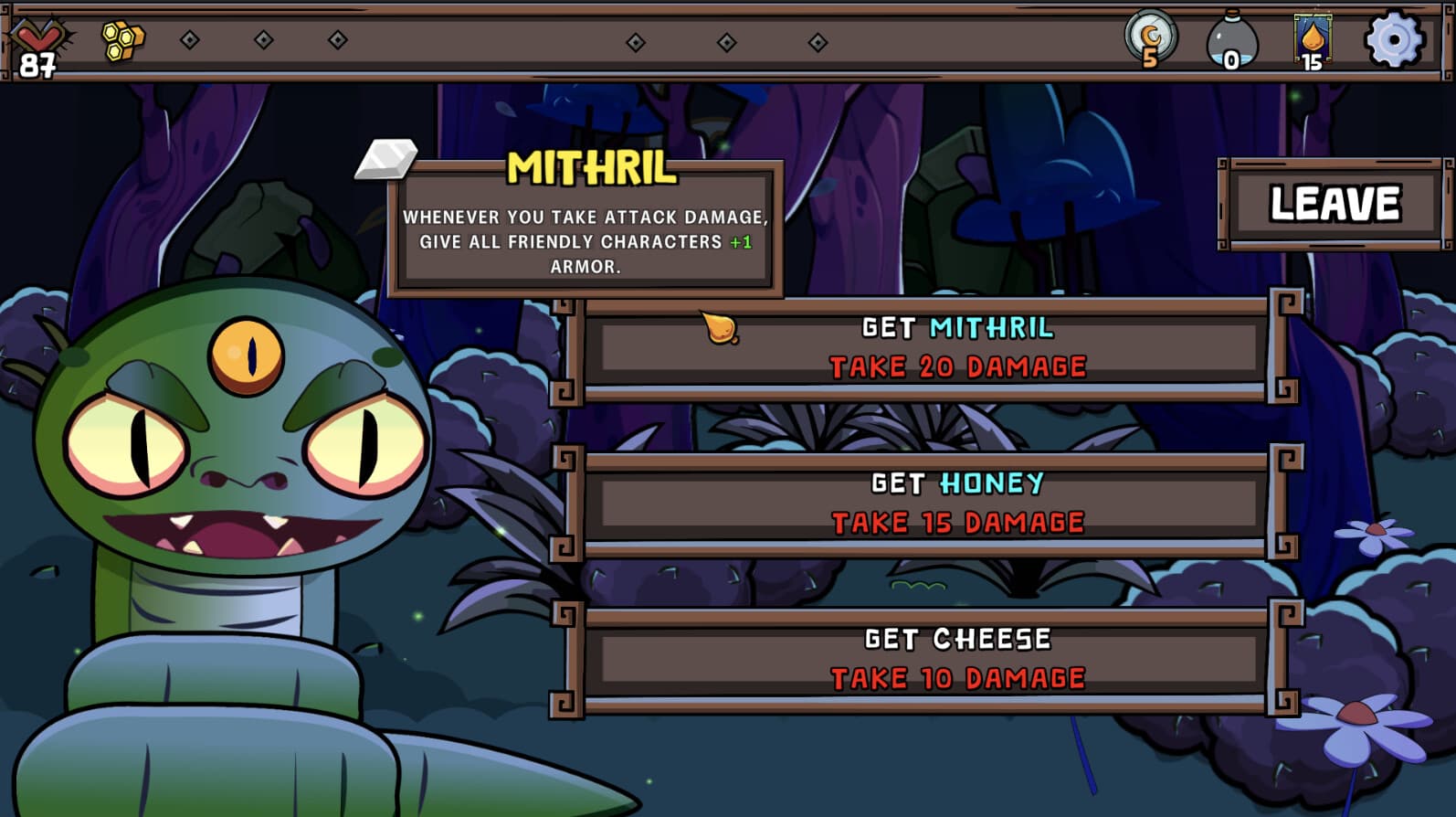Select the honeycomb currency icon

(123, 38)
